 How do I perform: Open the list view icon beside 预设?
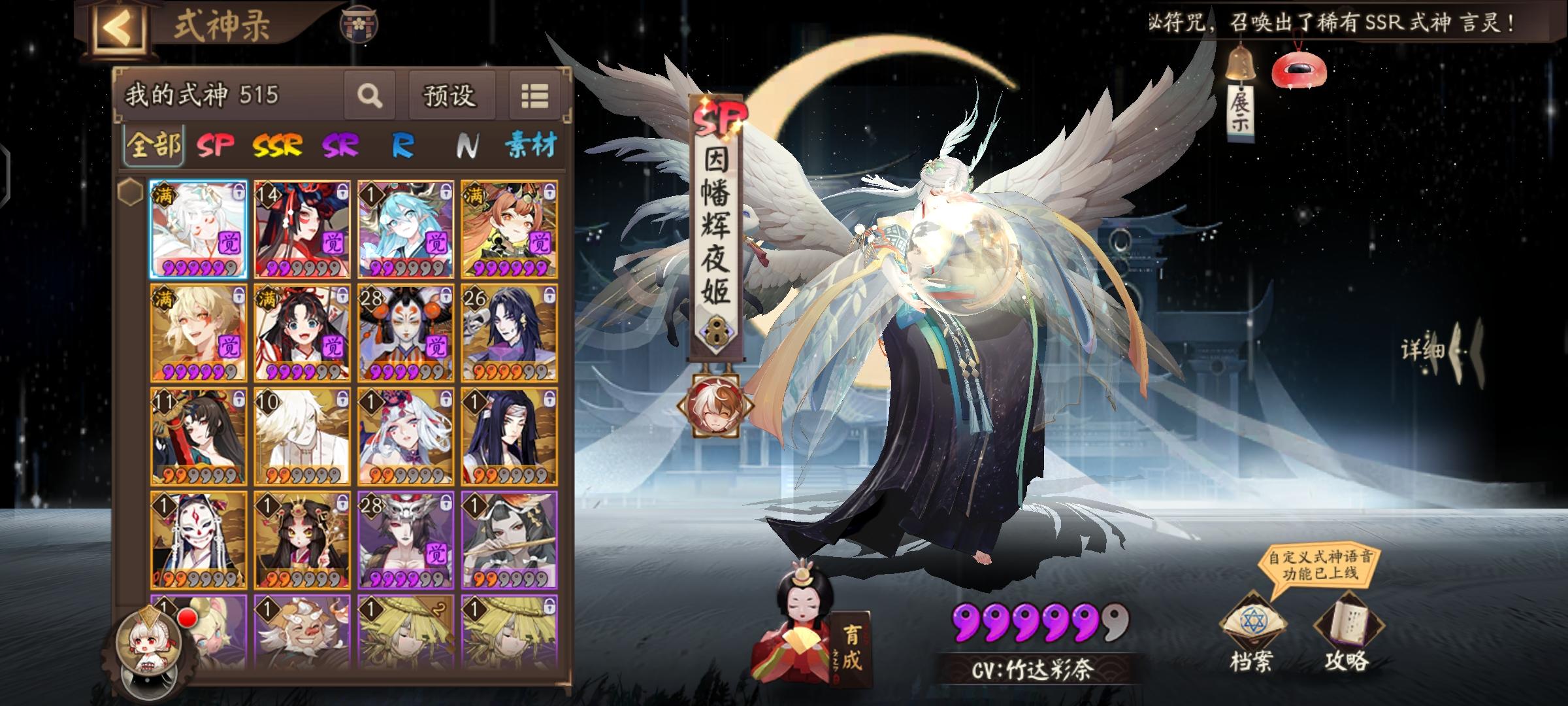(x=534, y=95)
